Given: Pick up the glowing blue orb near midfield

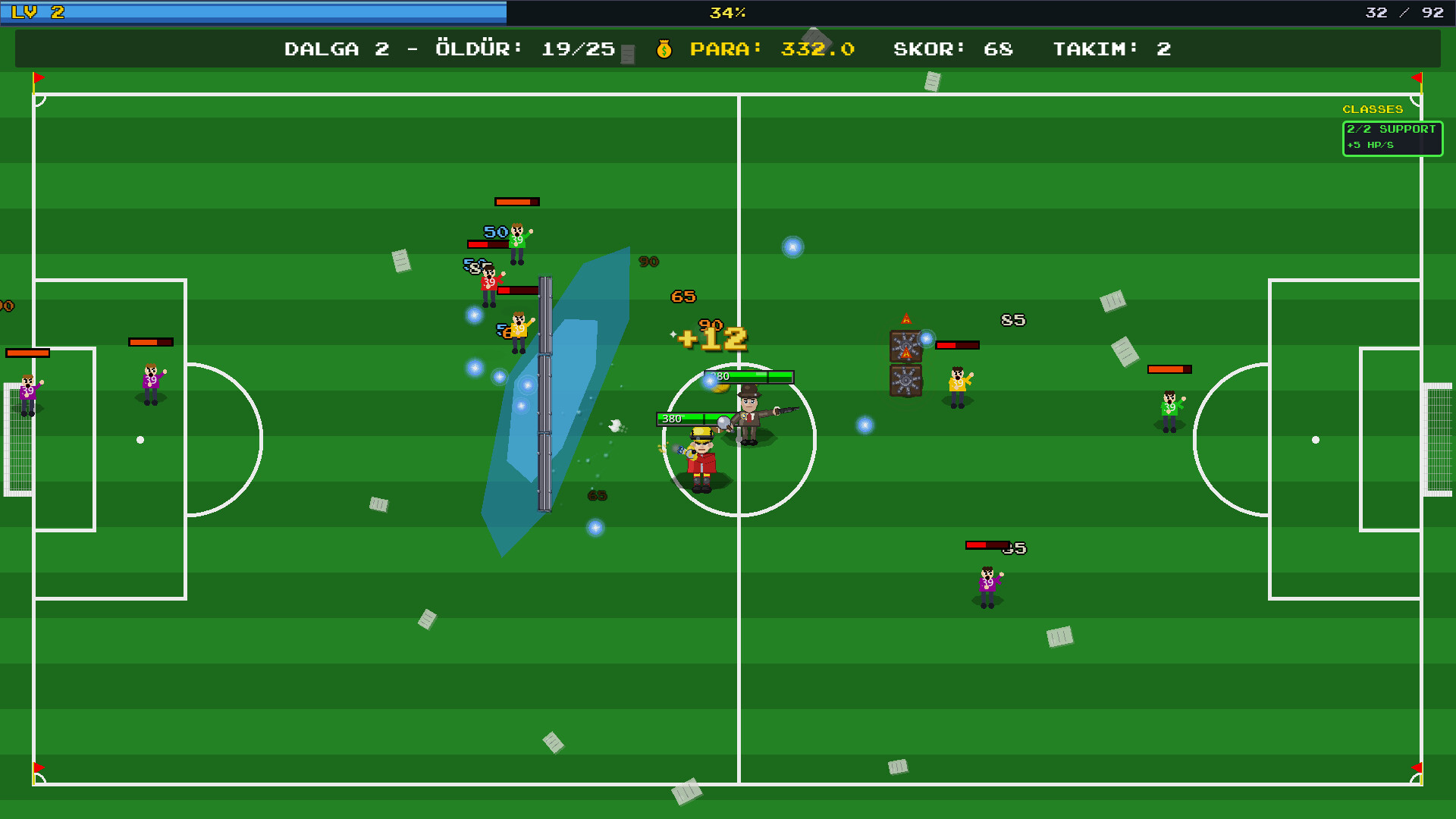Looking at the screenshot, I should 793,247.
